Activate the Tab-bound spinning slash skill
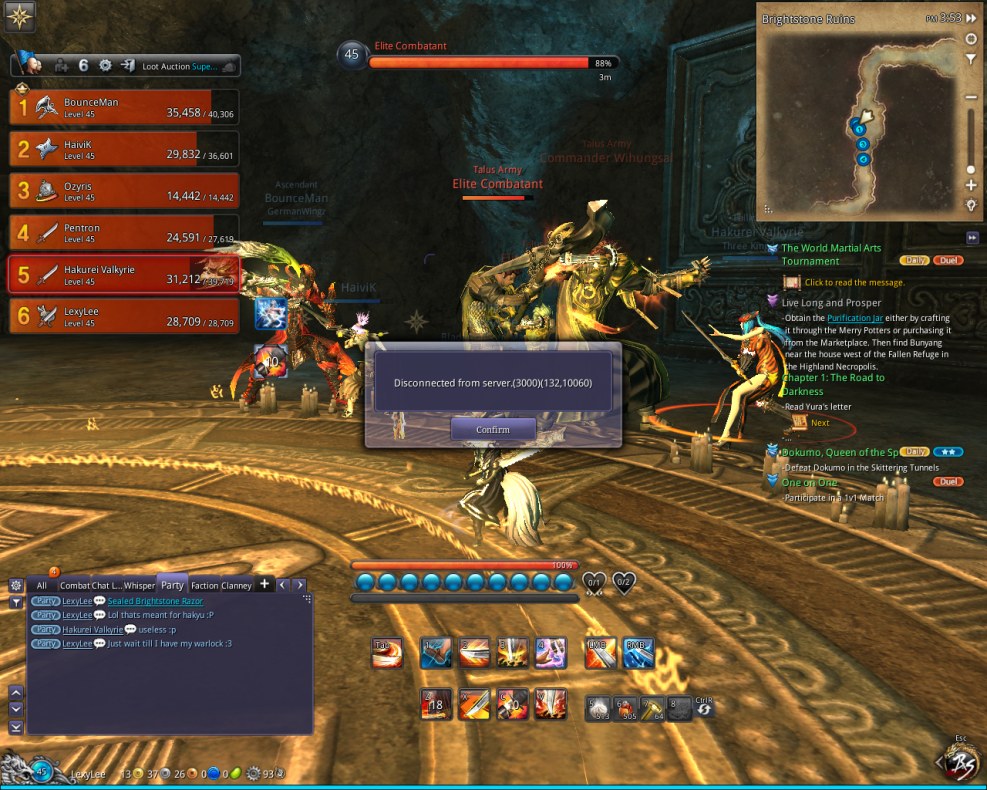Image resolution: width=987 pixels, height=790 pixels. click(x=387, y=653)
